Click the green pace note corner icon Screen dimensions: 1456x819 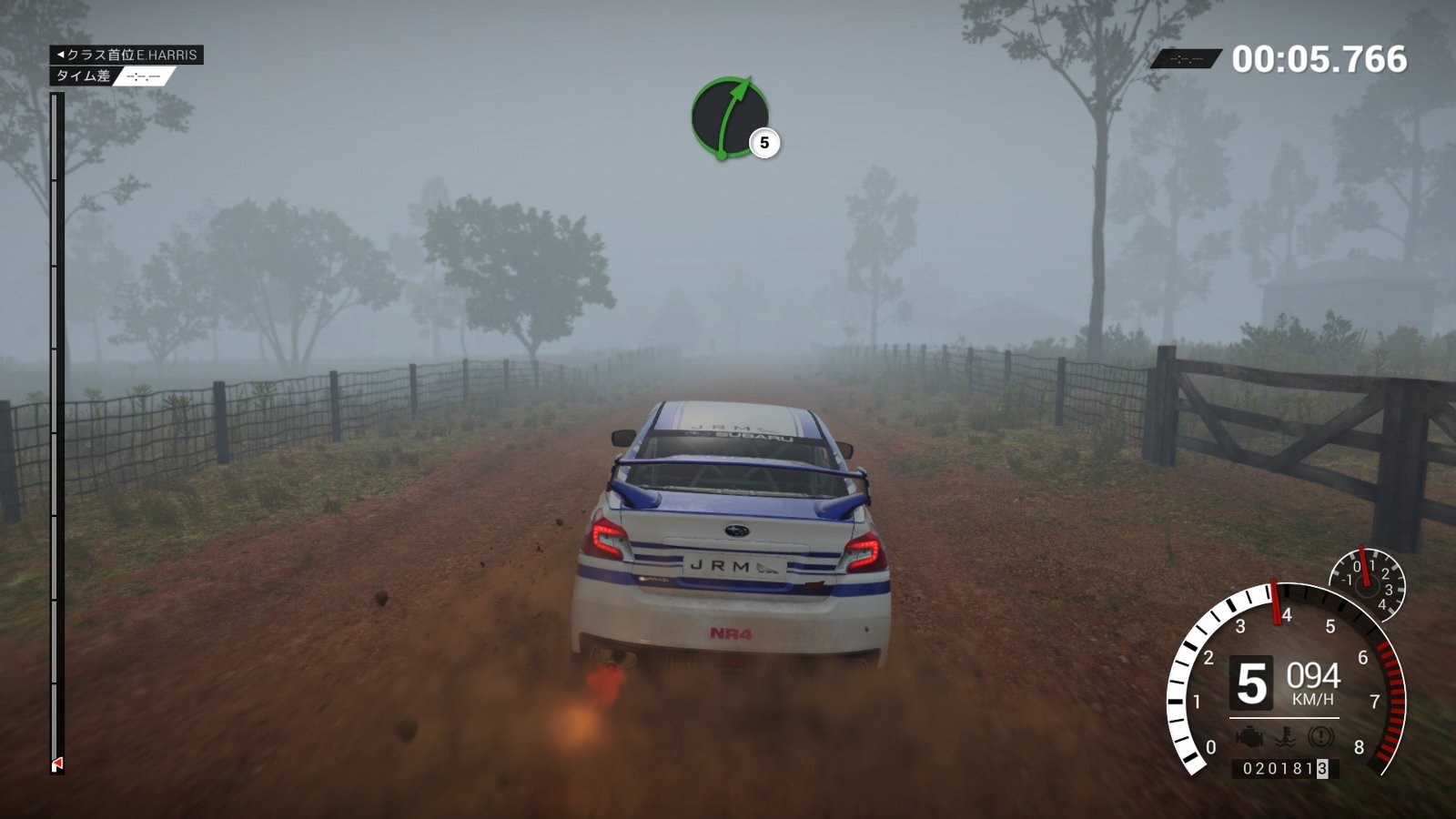click(729, 117)
